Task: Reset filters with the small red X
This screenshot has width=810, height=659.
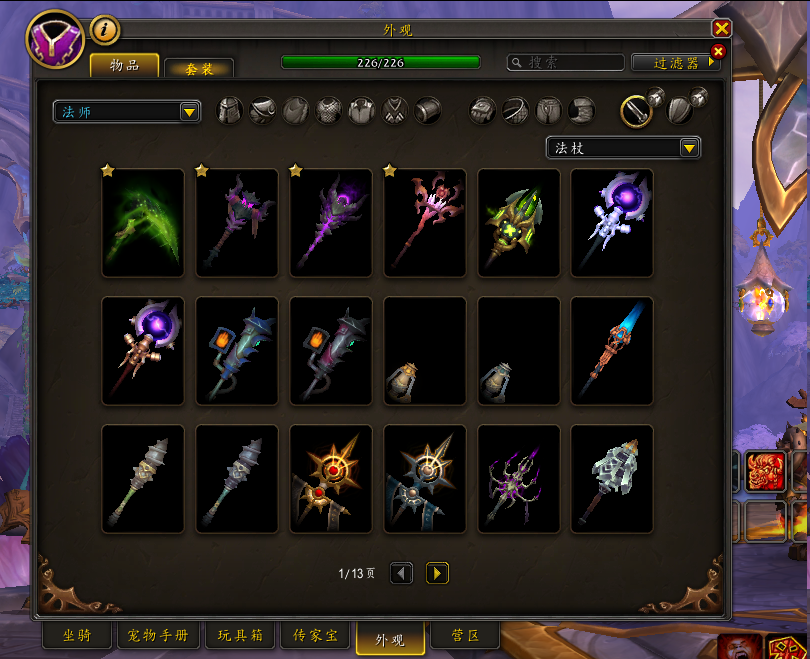Action: pyautogui.click(x=717, y=51)
